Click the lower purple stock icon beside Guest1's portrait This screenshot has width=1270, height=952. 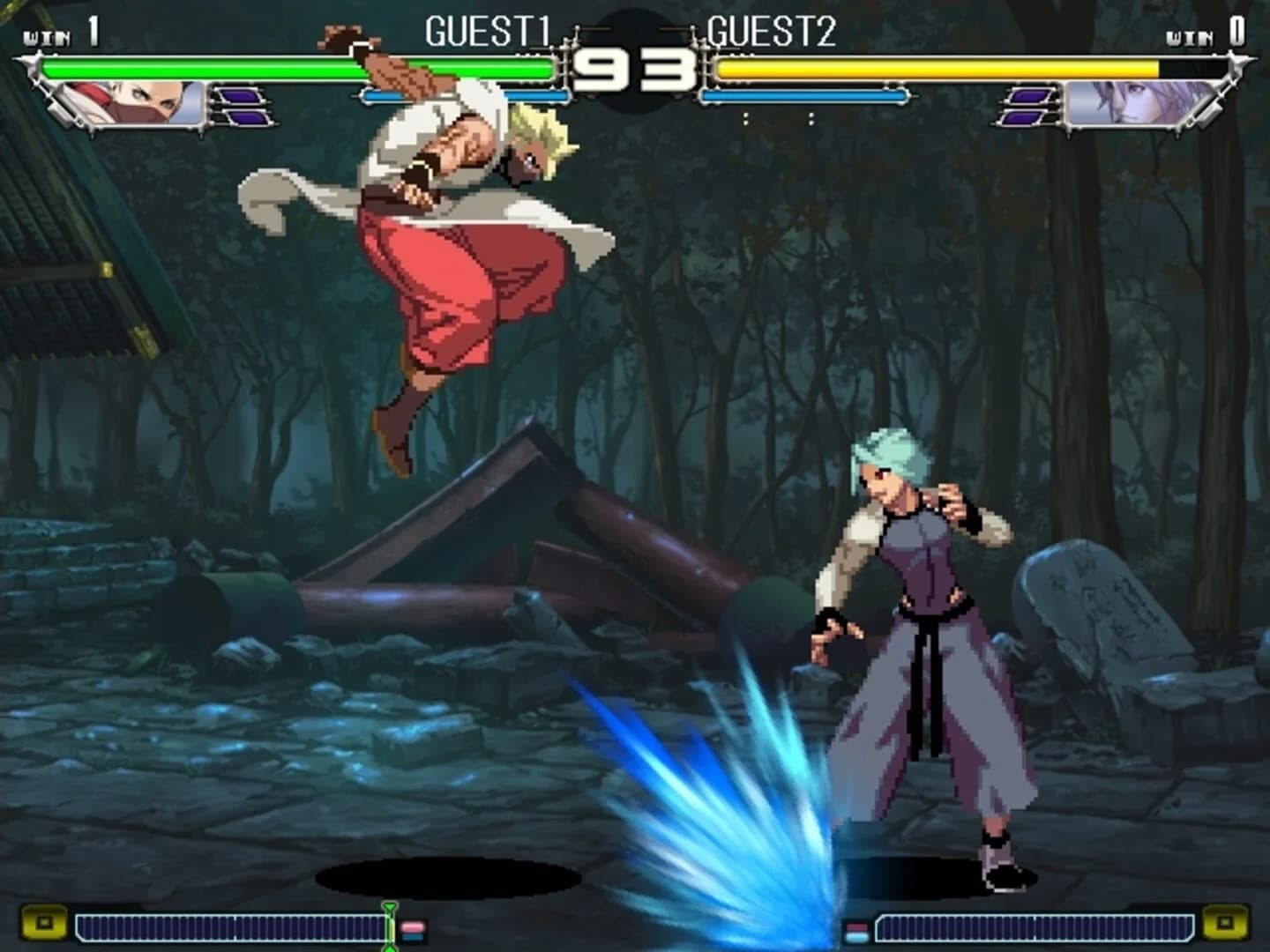(248, 119)
